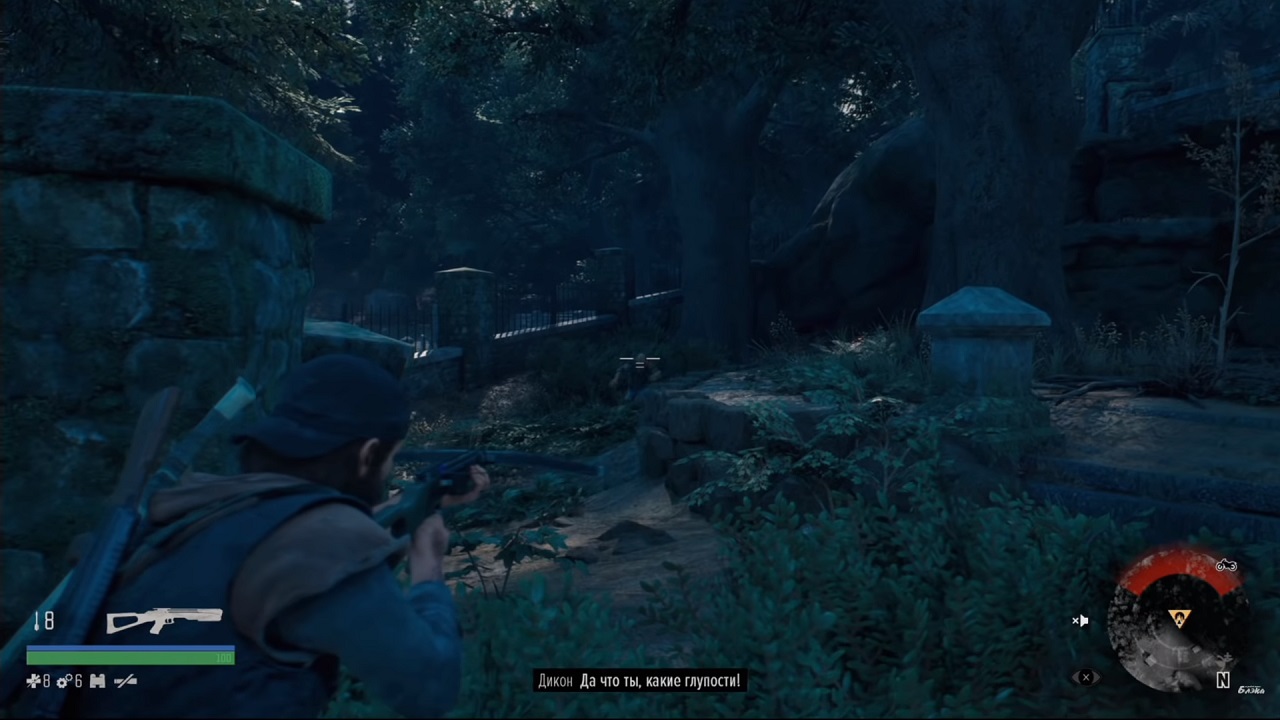Toggle the muted speaker indicator
This screenshot has width=1280, height=720.
pos(1081,620)
